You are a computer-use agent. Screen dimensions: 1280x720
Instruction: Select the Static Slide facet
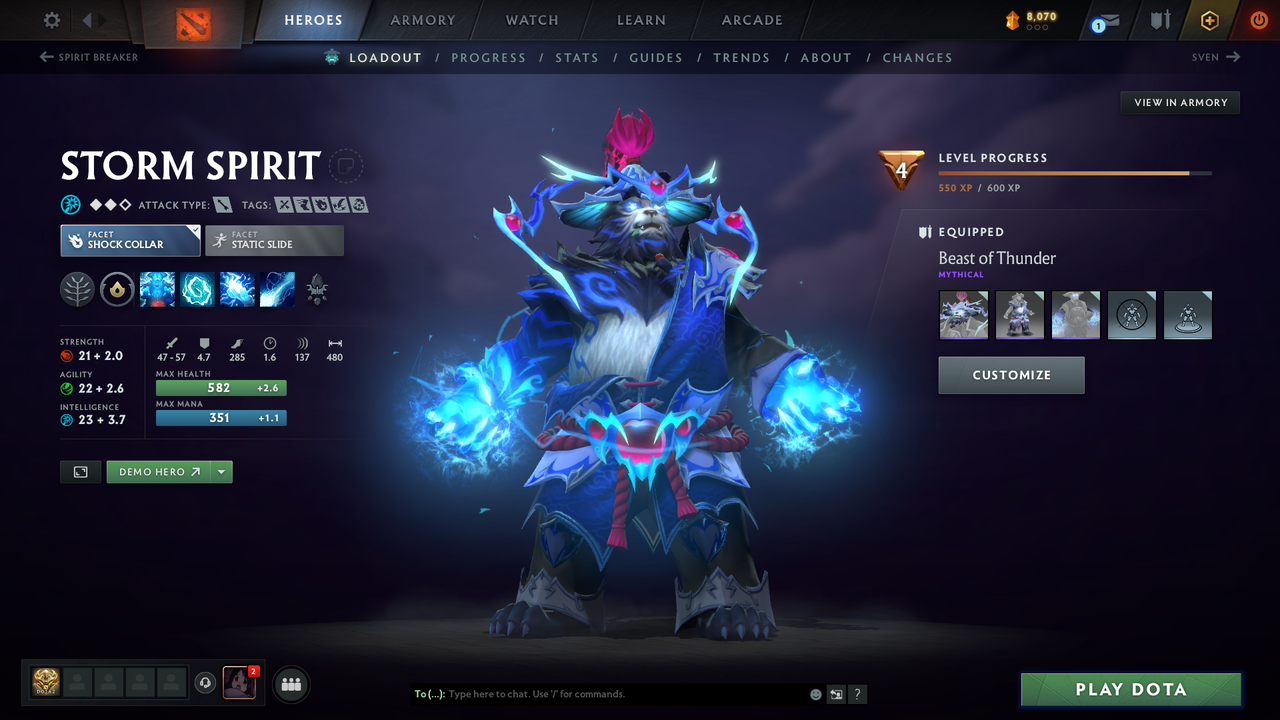[274, 240]
